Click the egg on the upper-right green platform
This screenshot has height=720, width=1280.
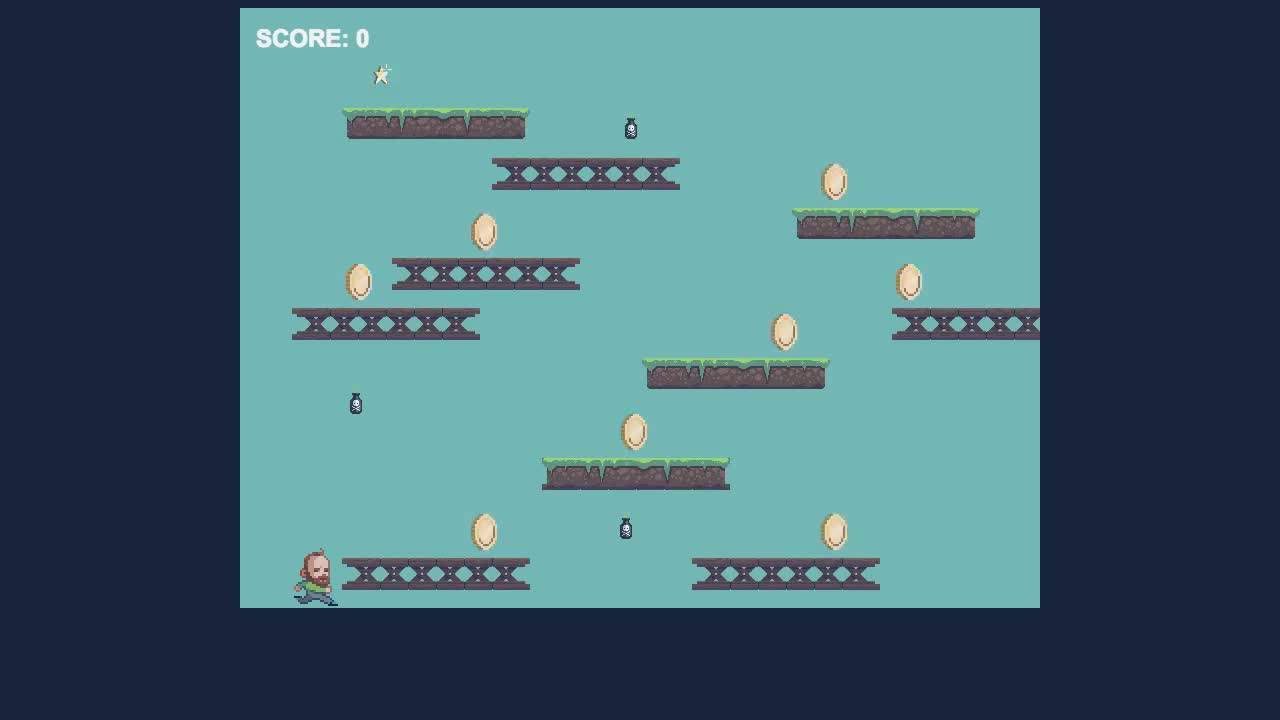pyautogui.click(x=835, y=182)
